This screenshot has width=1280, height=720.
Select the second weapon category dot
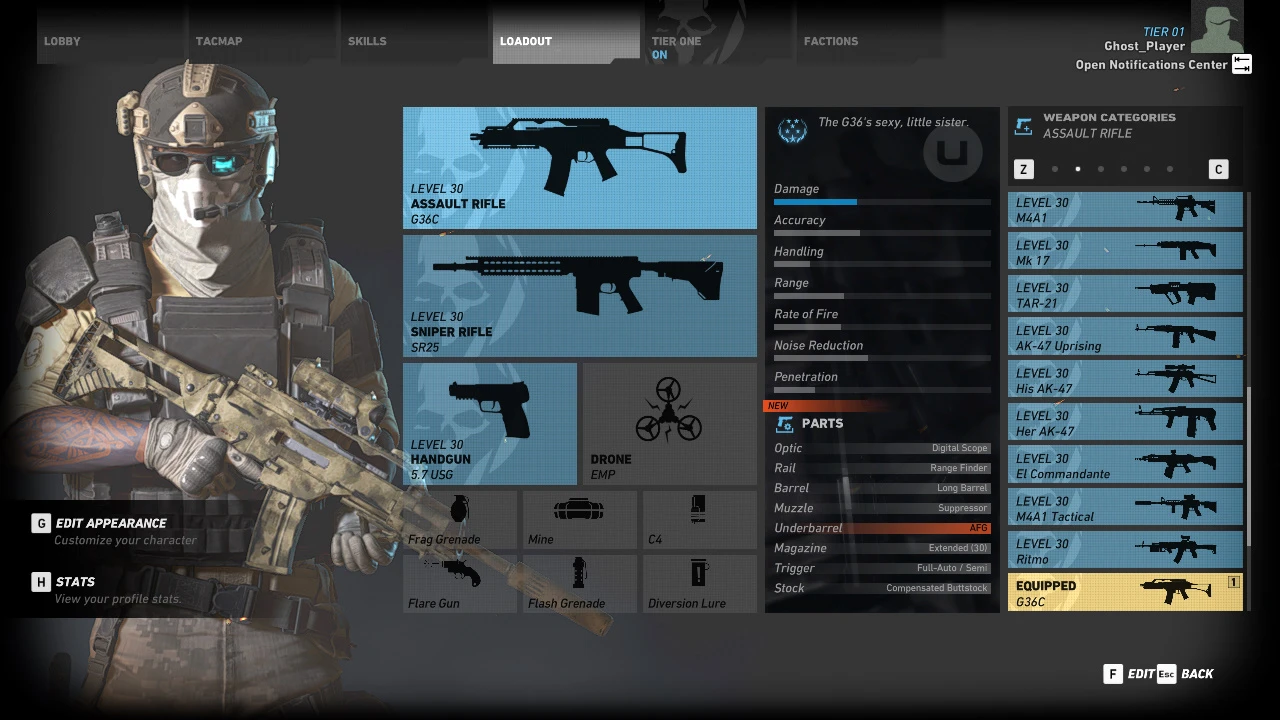(x=1078, y=169)
